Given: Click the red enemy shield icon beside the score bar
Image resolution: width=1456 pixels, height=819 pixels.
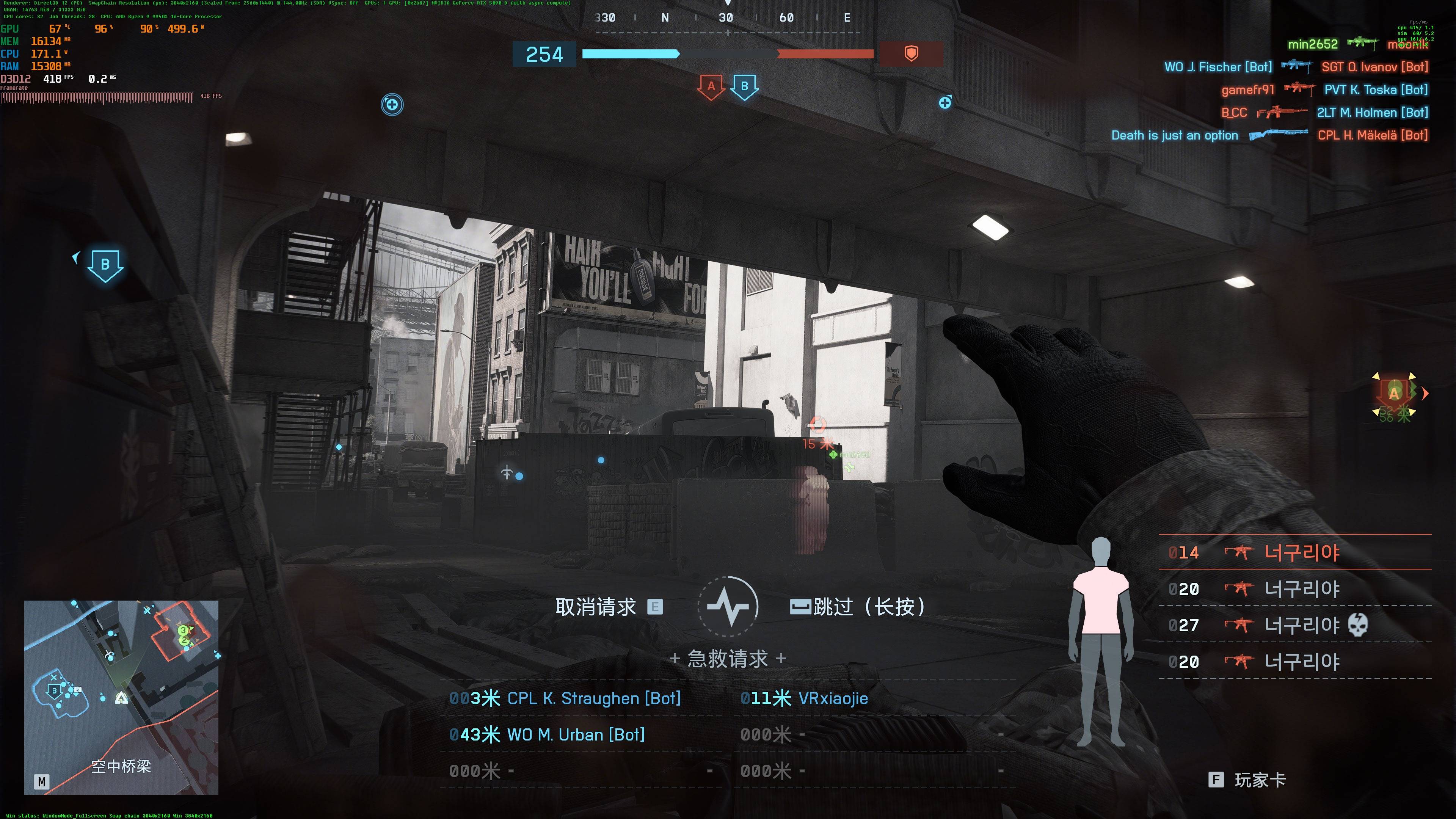Looking at the screenshot, I should 910,54.
